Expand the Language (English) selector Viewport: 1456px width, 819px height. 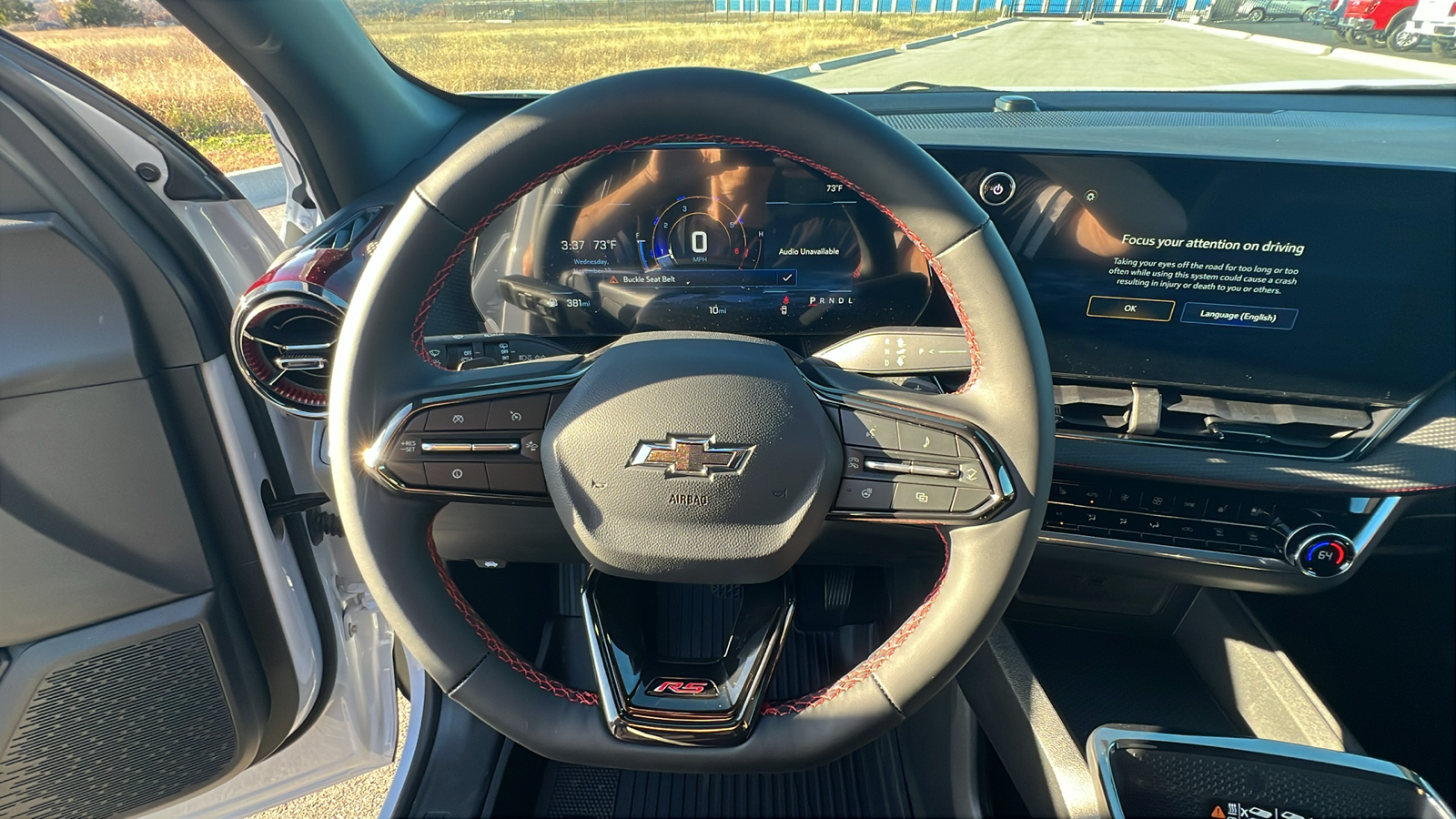point(1240,318)
